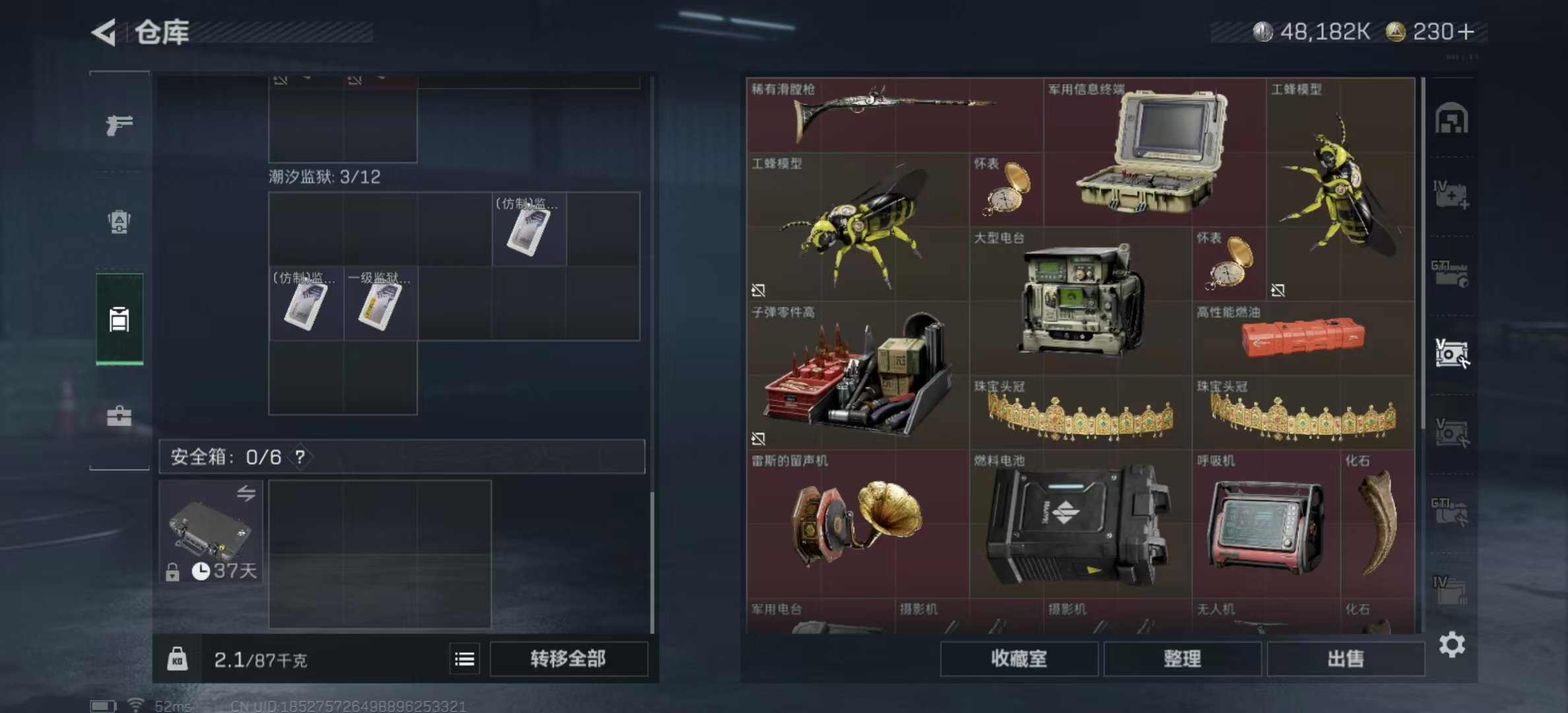Screen dimensions: 1568x713
Task: Click the 出售 sell button
Action: coord(1347,659)
